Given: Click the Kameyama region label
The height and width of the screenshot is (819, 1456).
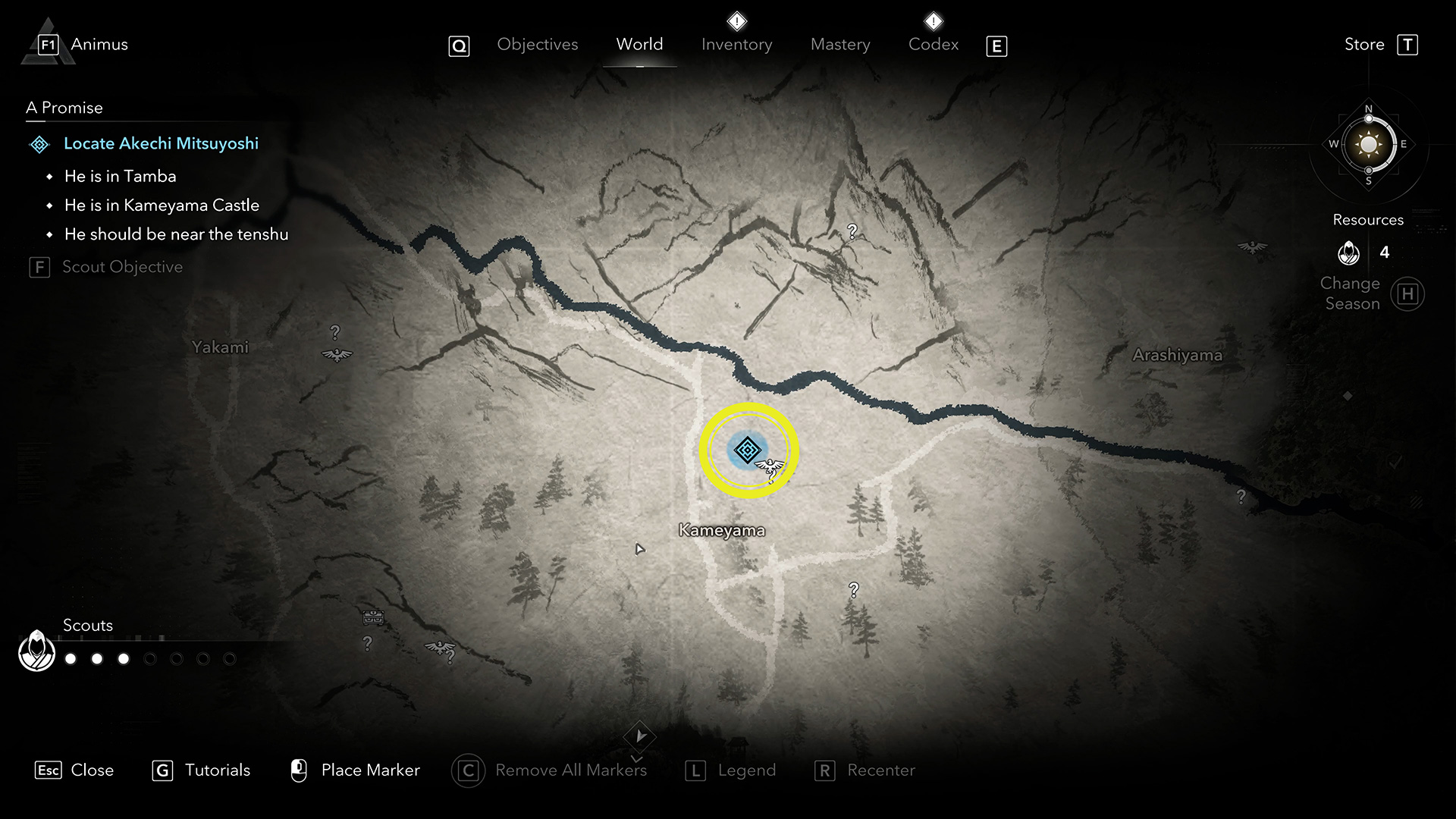Looking at the screenshot, I should coord(722,530).
